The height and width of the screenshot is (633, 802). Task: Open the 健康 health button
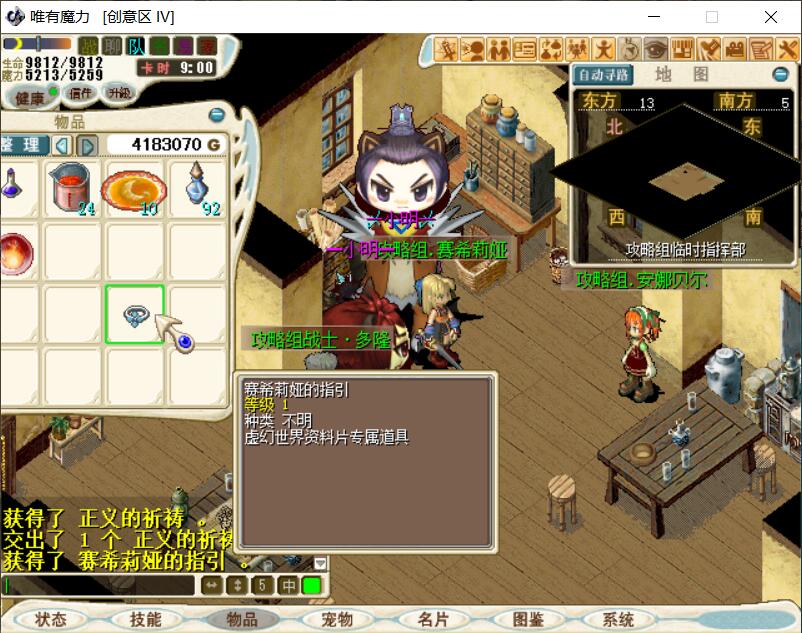tap(28, 97)
